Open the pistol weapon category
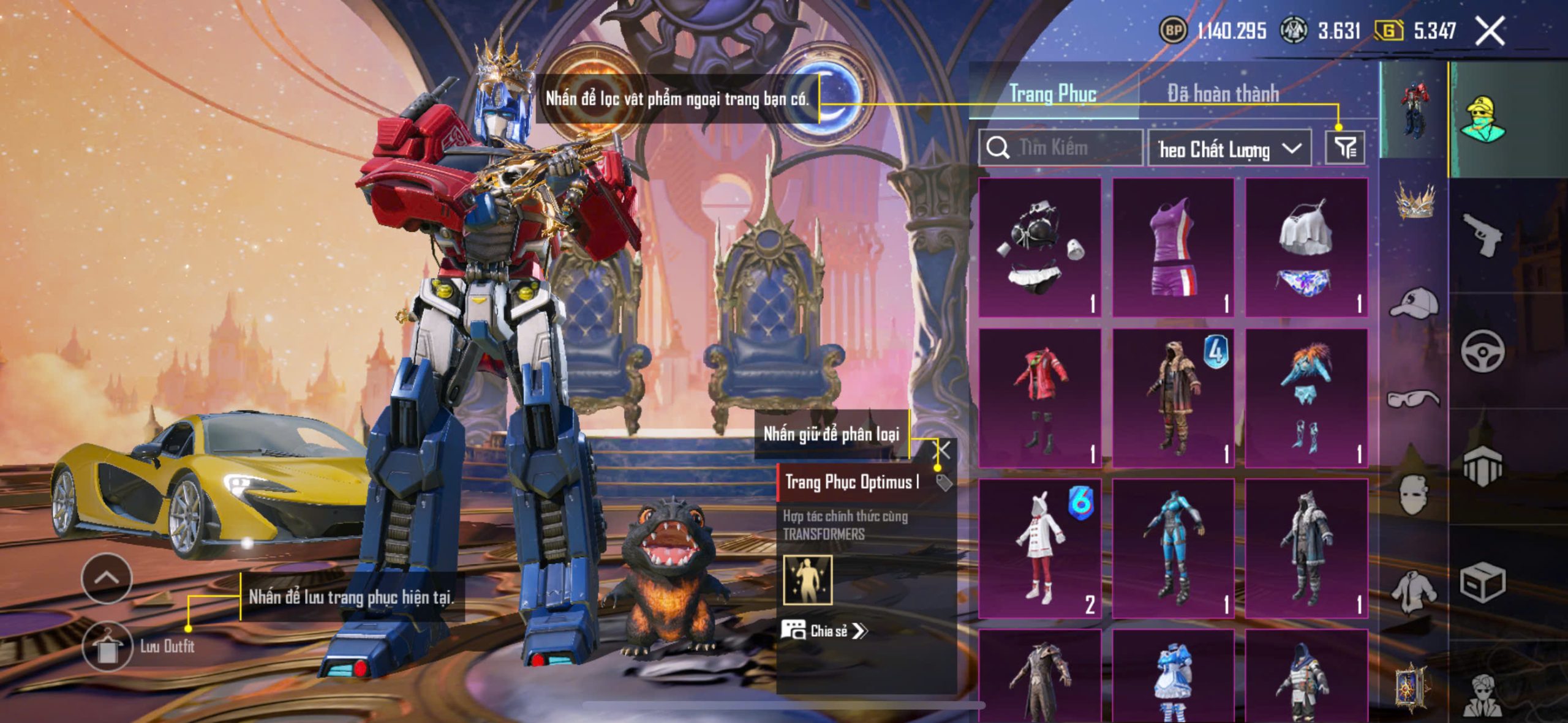This screenshot has height=723, width=1568. click(x=1482, y=234)
